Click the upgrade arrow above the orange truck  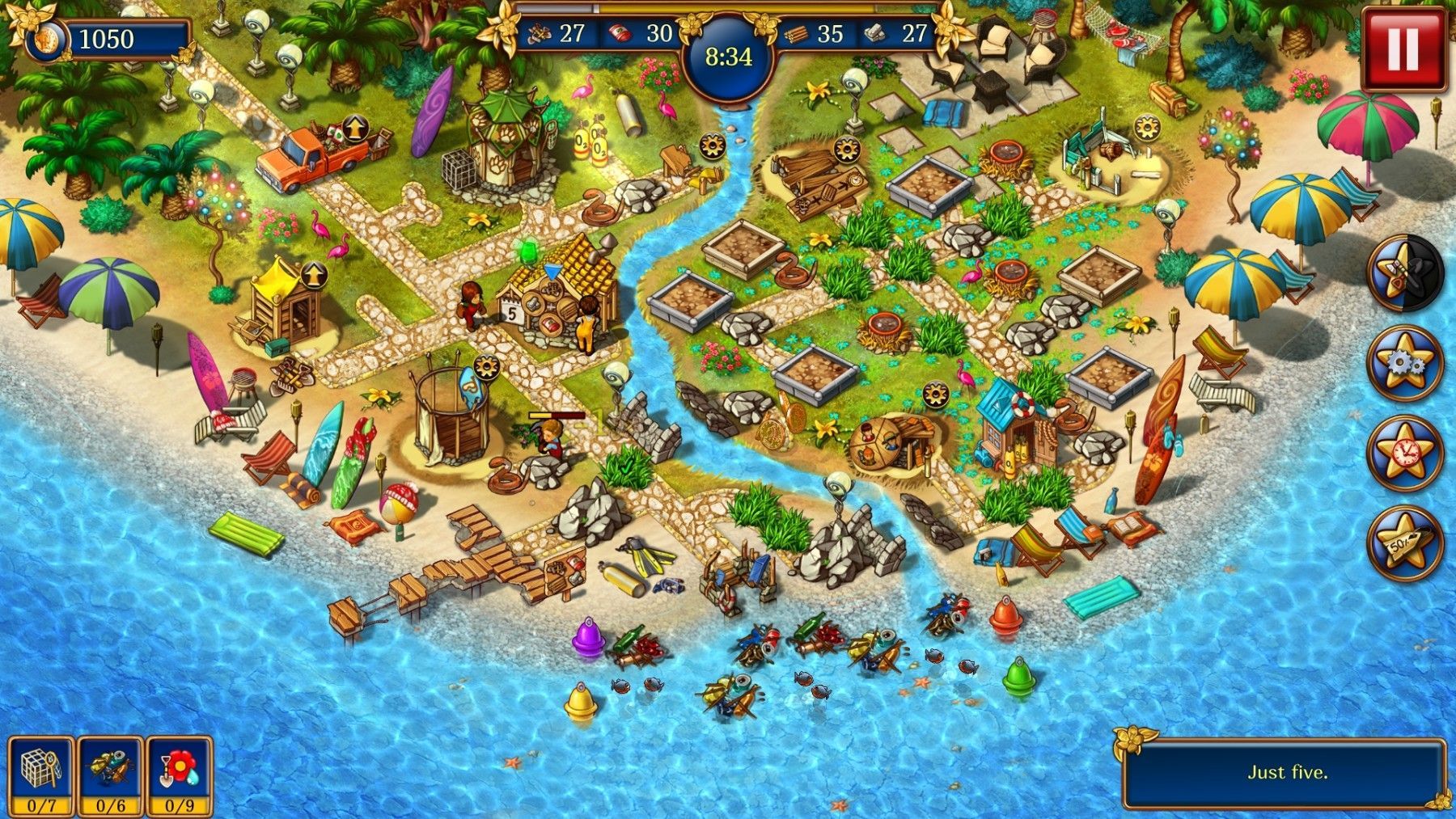[x=353, y=128]
